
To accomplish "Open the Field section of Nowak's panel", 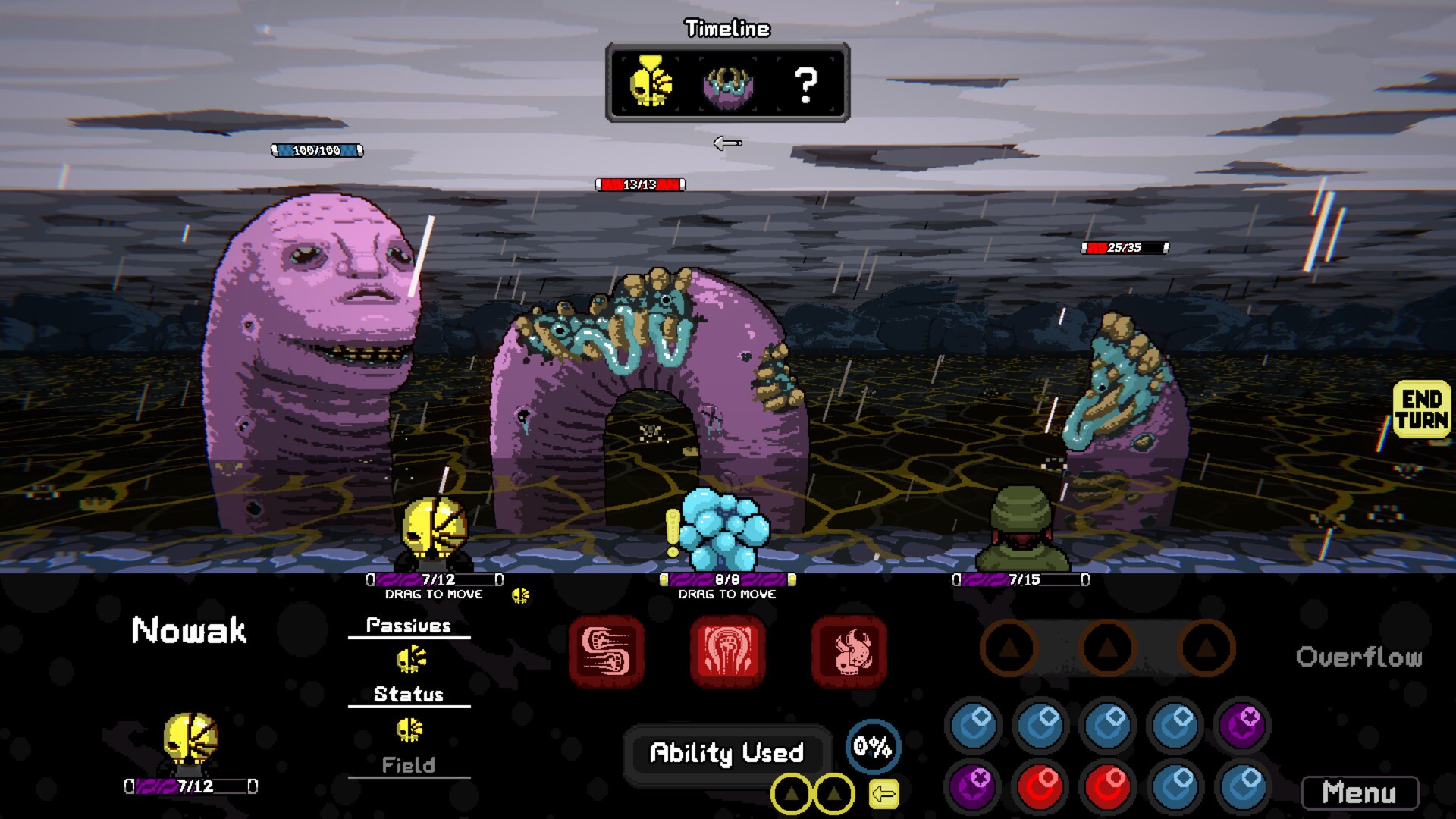I will pos(409,765).
